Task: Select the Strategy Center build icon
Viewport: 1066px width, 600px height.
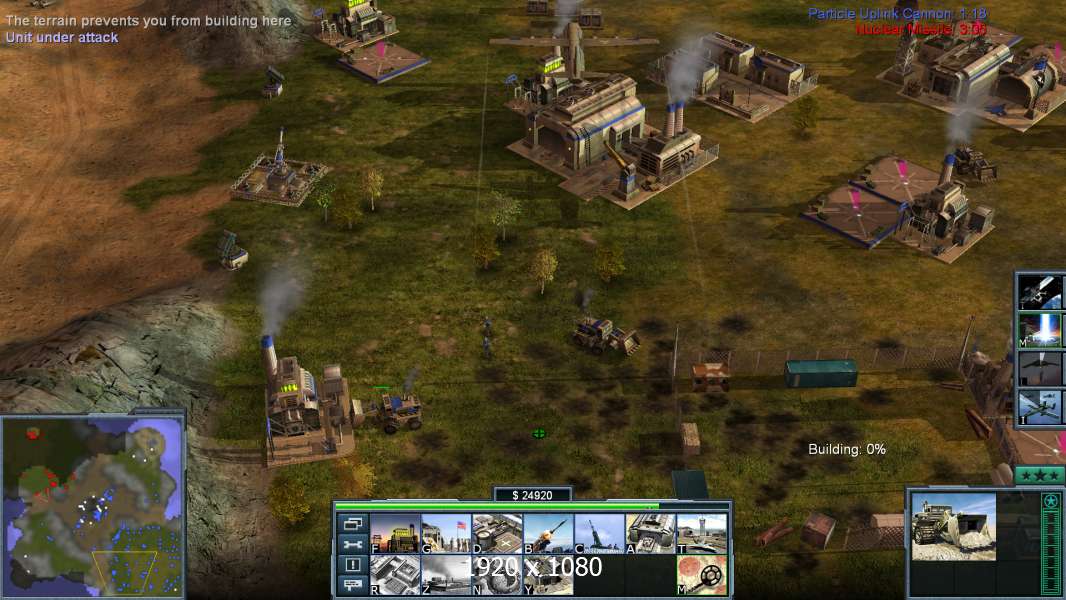Action: coord(395,575)
